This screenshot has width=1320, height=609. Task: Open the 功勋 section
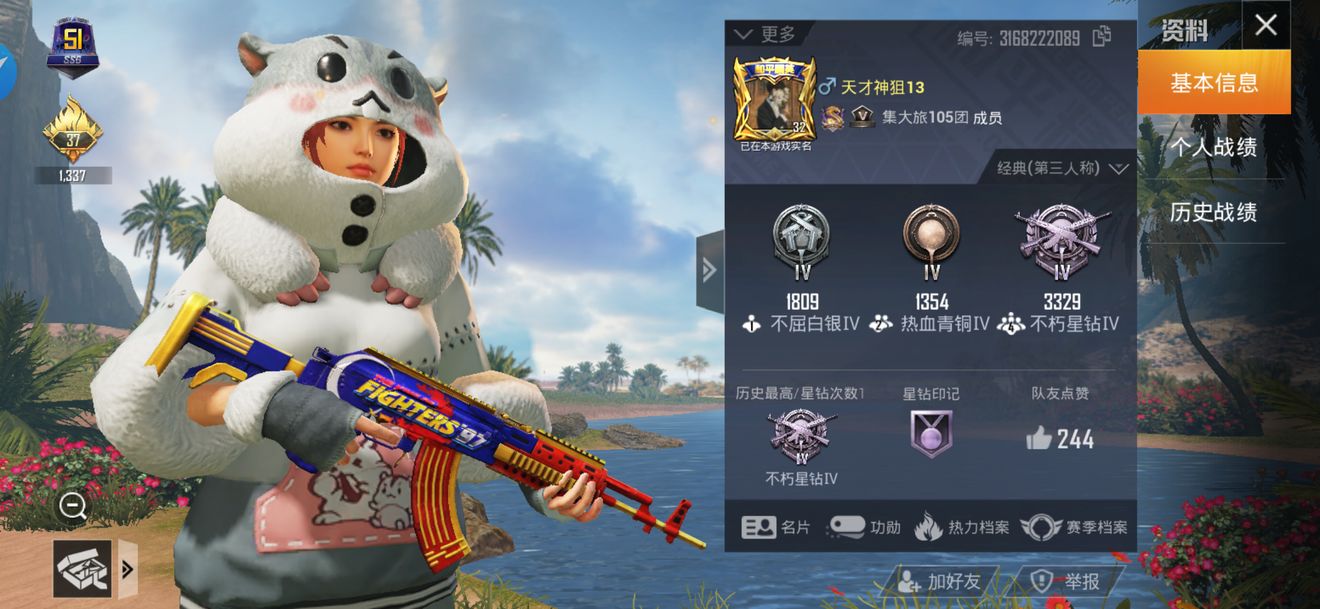click(864, 527)
